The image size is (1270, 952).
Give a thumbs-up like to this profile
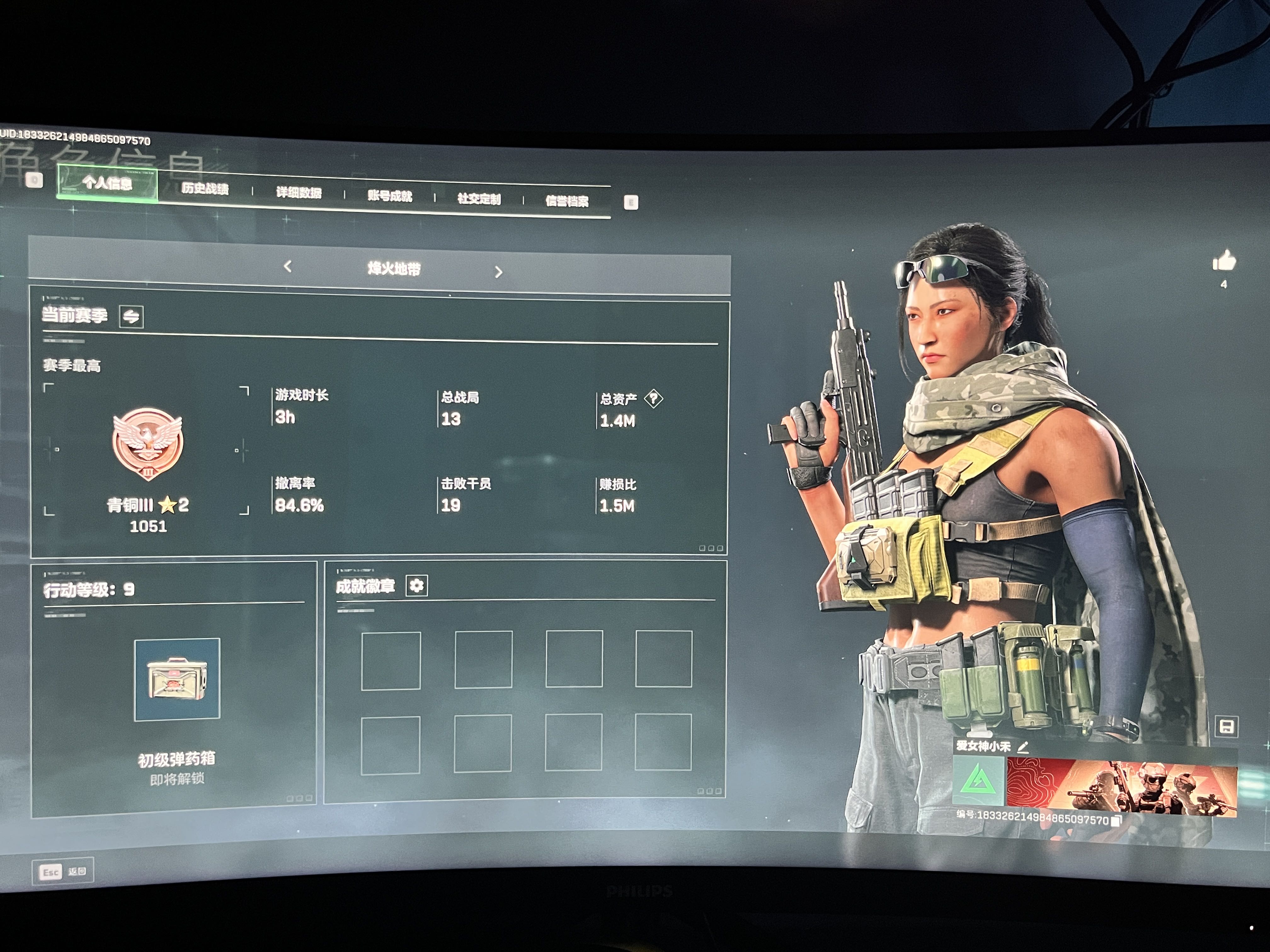[1224, 261]
